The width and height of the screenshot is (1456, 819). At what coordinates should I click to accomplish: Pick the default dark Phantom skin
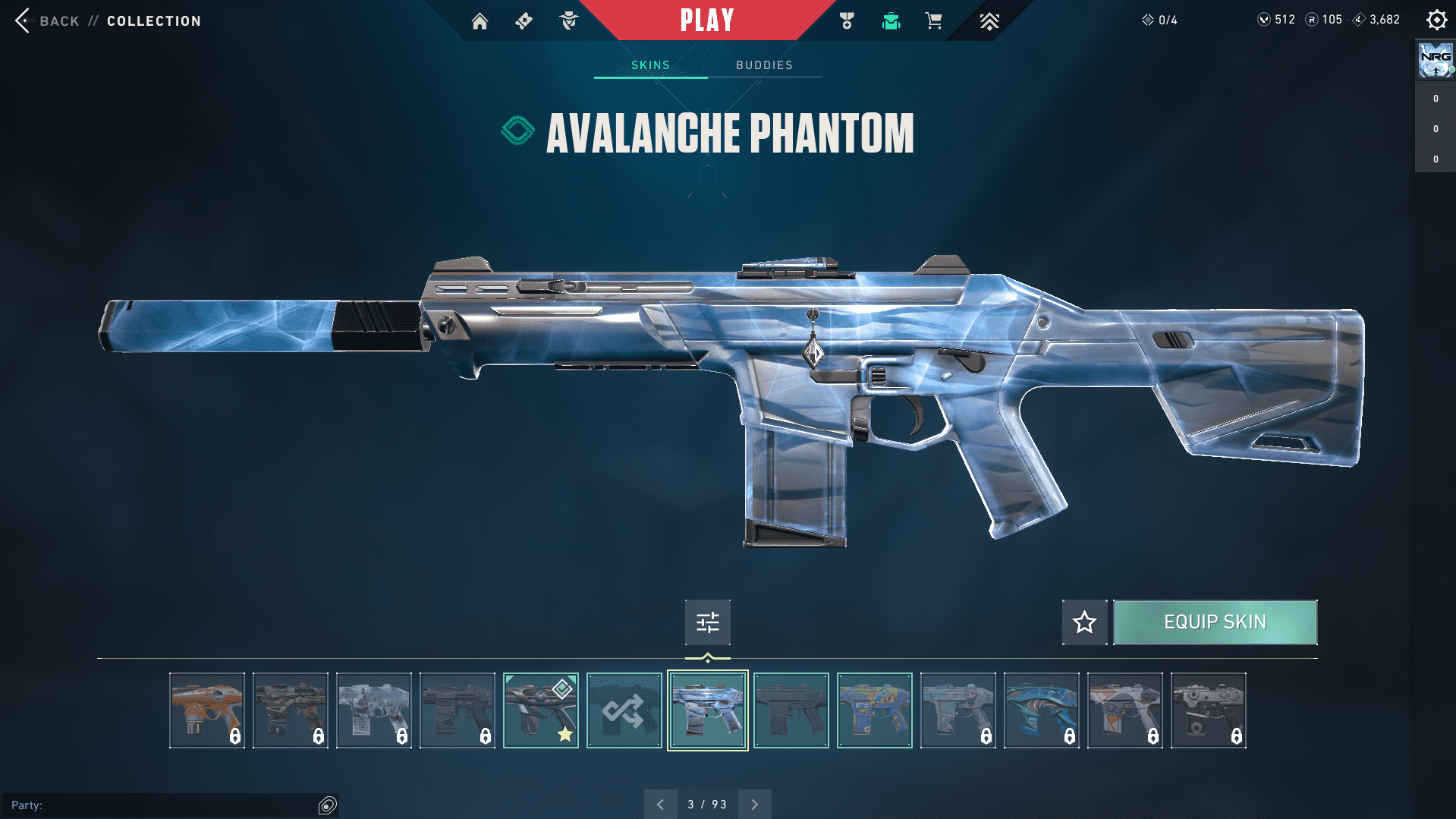point(791,710)
